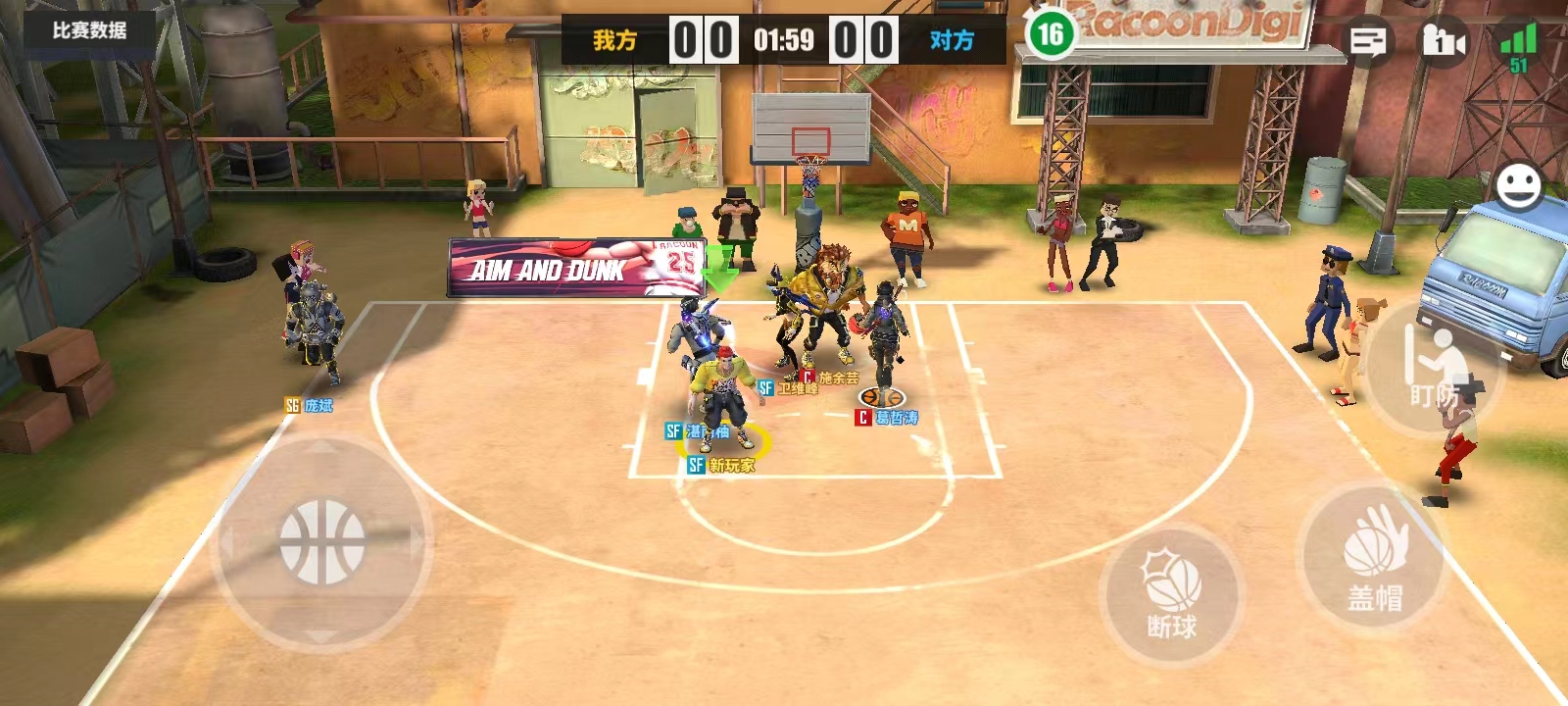Viewport: 1568px width, 706px height.
Task: Open the smiley emote button
Action: point(1518,186)
